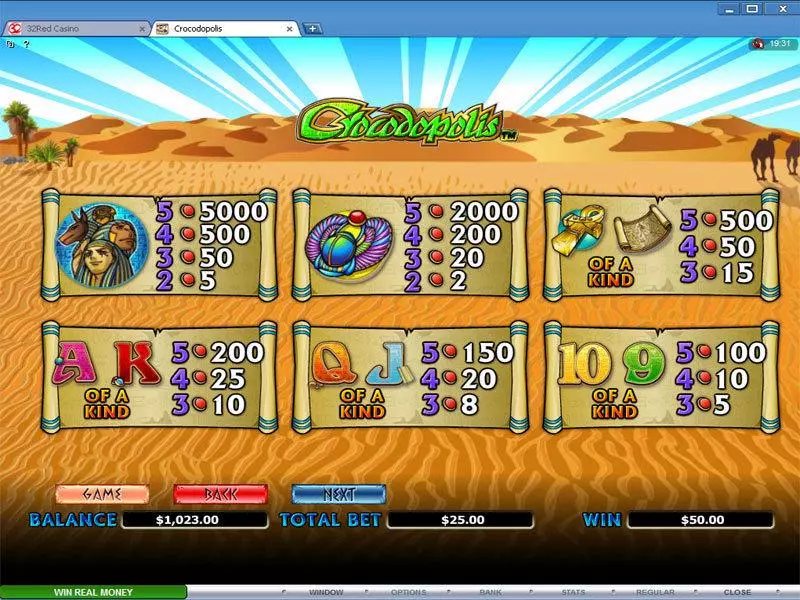Open the Options menu
The width and height of the screenshot is (800, 600).
[x=408, y=592]
